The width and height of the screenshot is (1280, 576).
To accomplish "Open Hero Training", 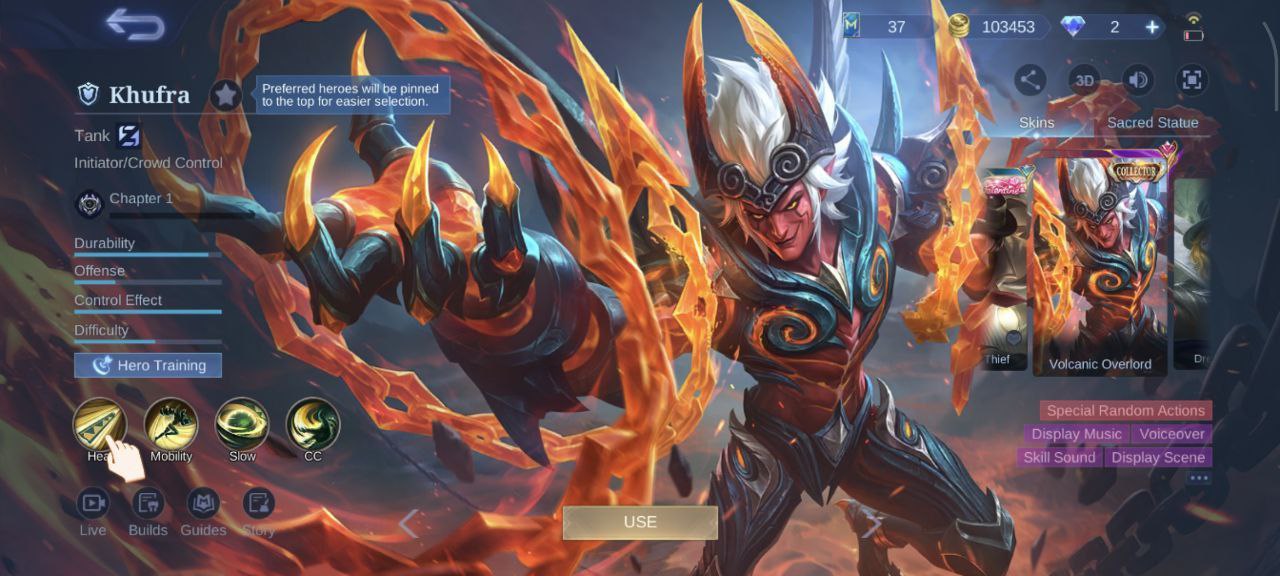I will pyautogui.click(x=148, y=365).
